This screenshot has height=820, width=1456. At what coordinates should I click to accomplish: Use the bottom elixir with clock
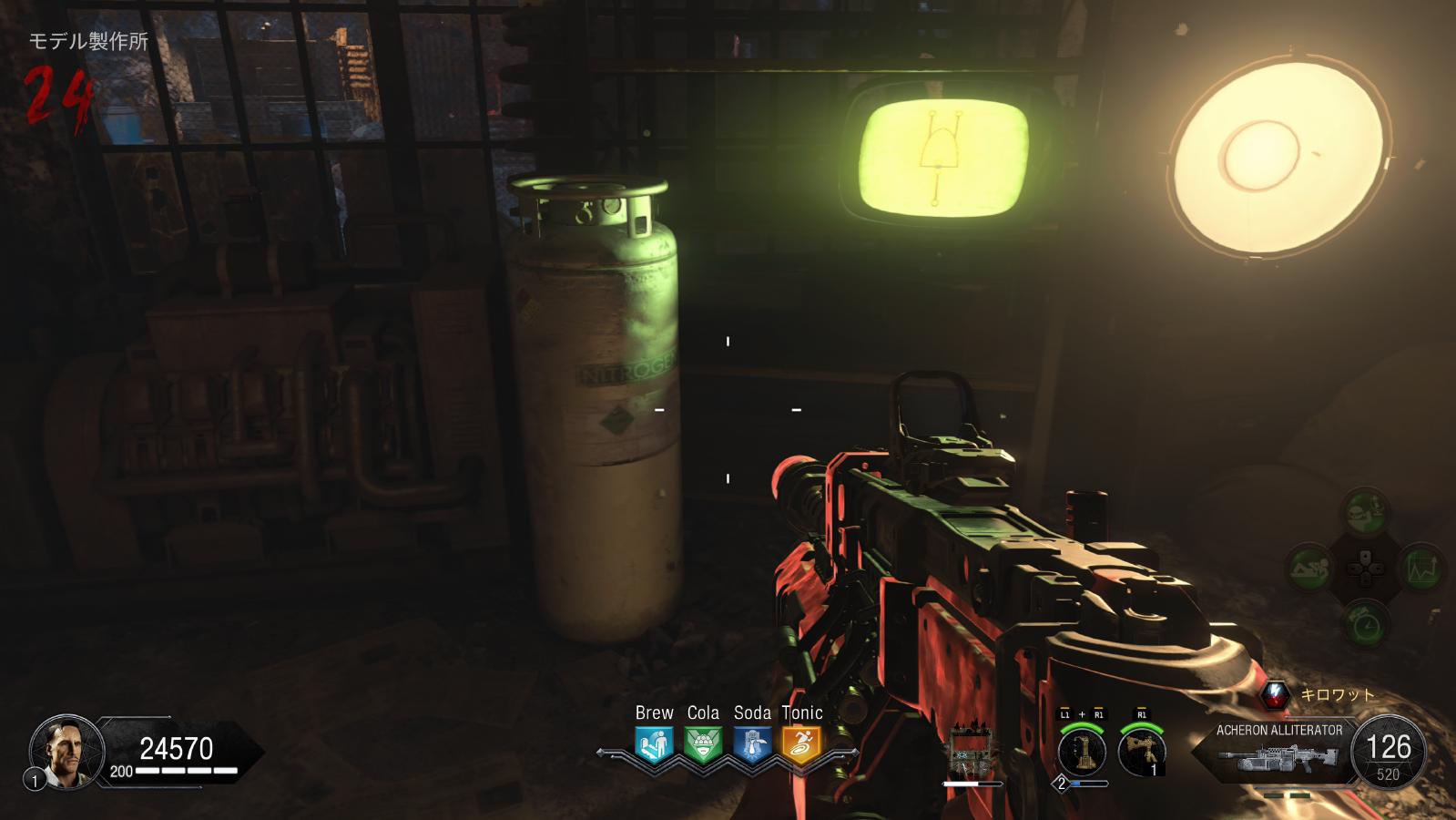(x=1365, y=625)
